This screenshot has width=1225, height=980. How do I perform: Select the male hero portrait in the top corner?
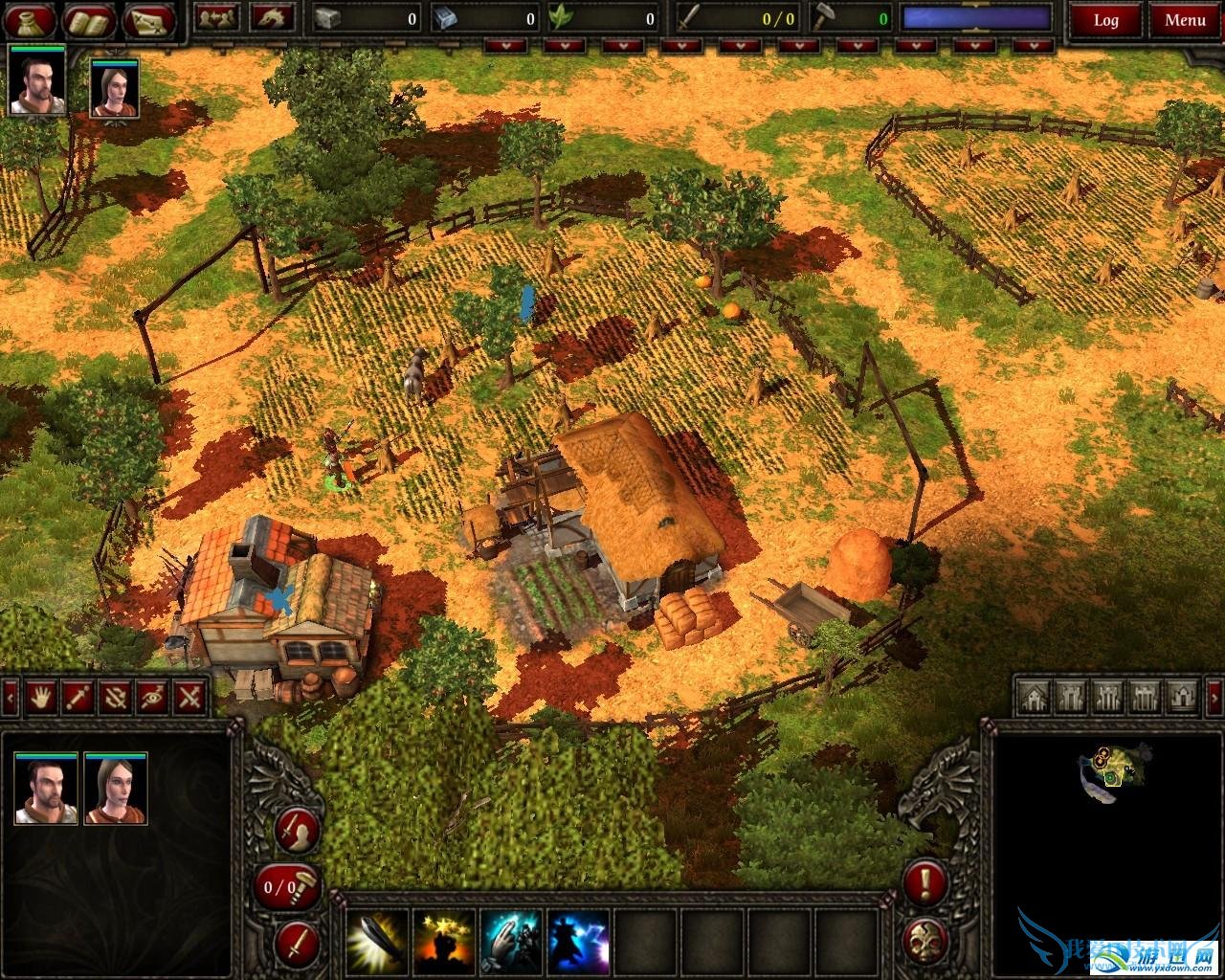37,80
